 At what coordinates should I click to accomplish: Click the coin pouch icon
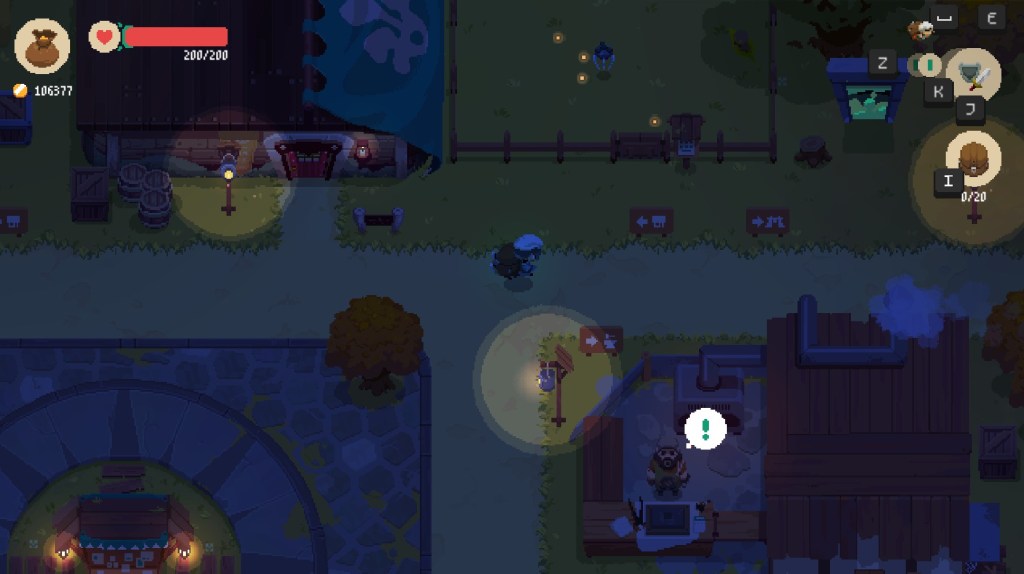point(42,46)
